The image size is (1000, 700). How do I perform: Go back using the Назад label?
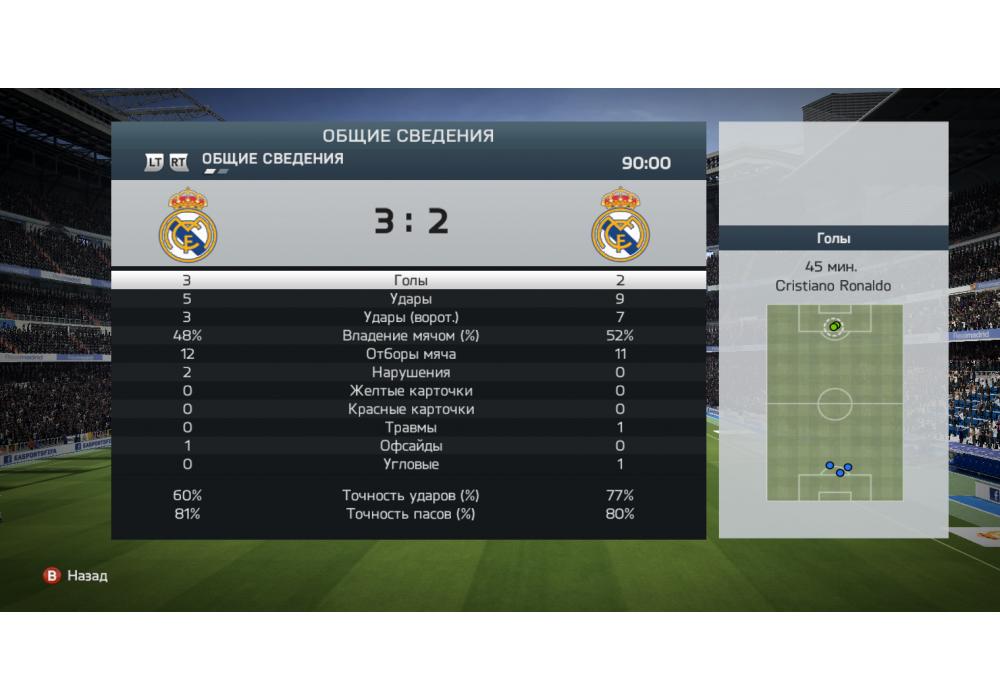pyautogui.click(x=86, y=576)
